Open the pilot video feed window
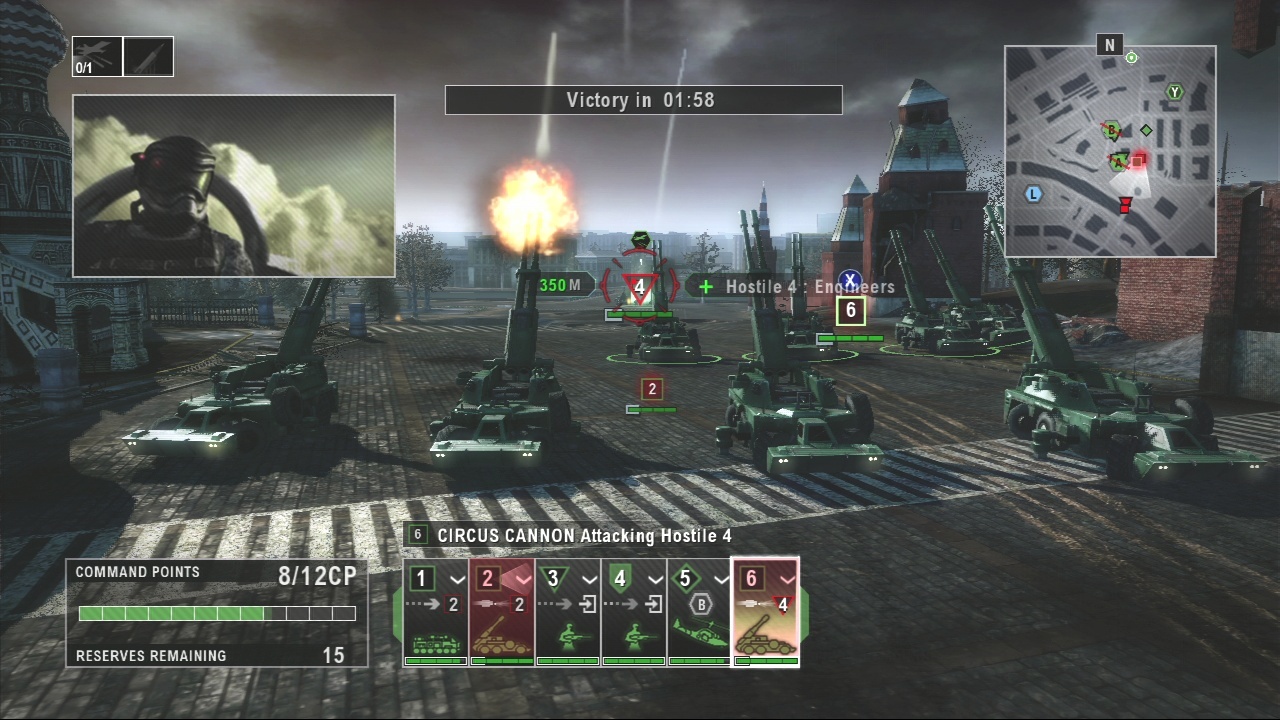 point(233,185)
